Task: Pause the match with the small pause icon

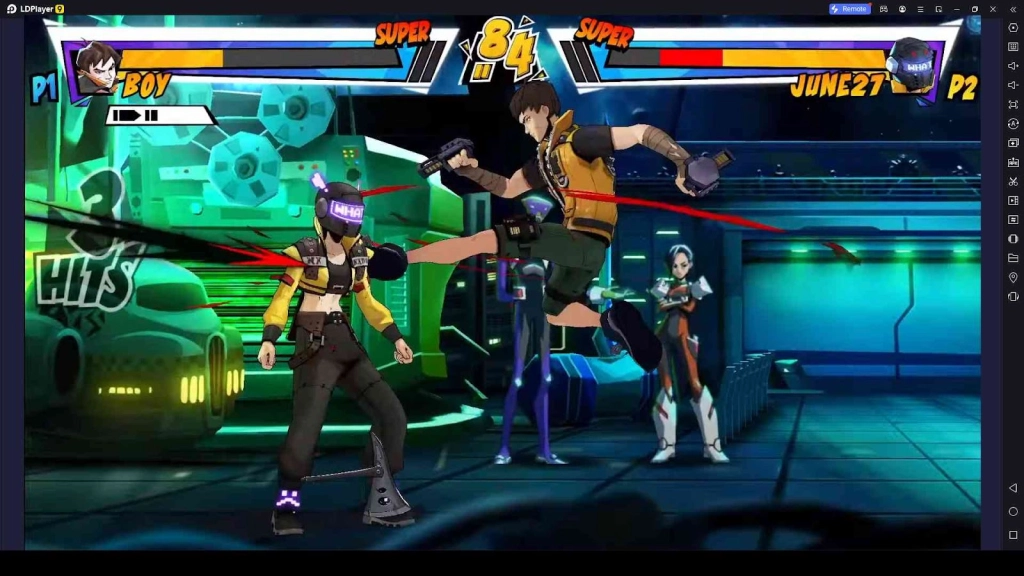Action: point(483,70)
